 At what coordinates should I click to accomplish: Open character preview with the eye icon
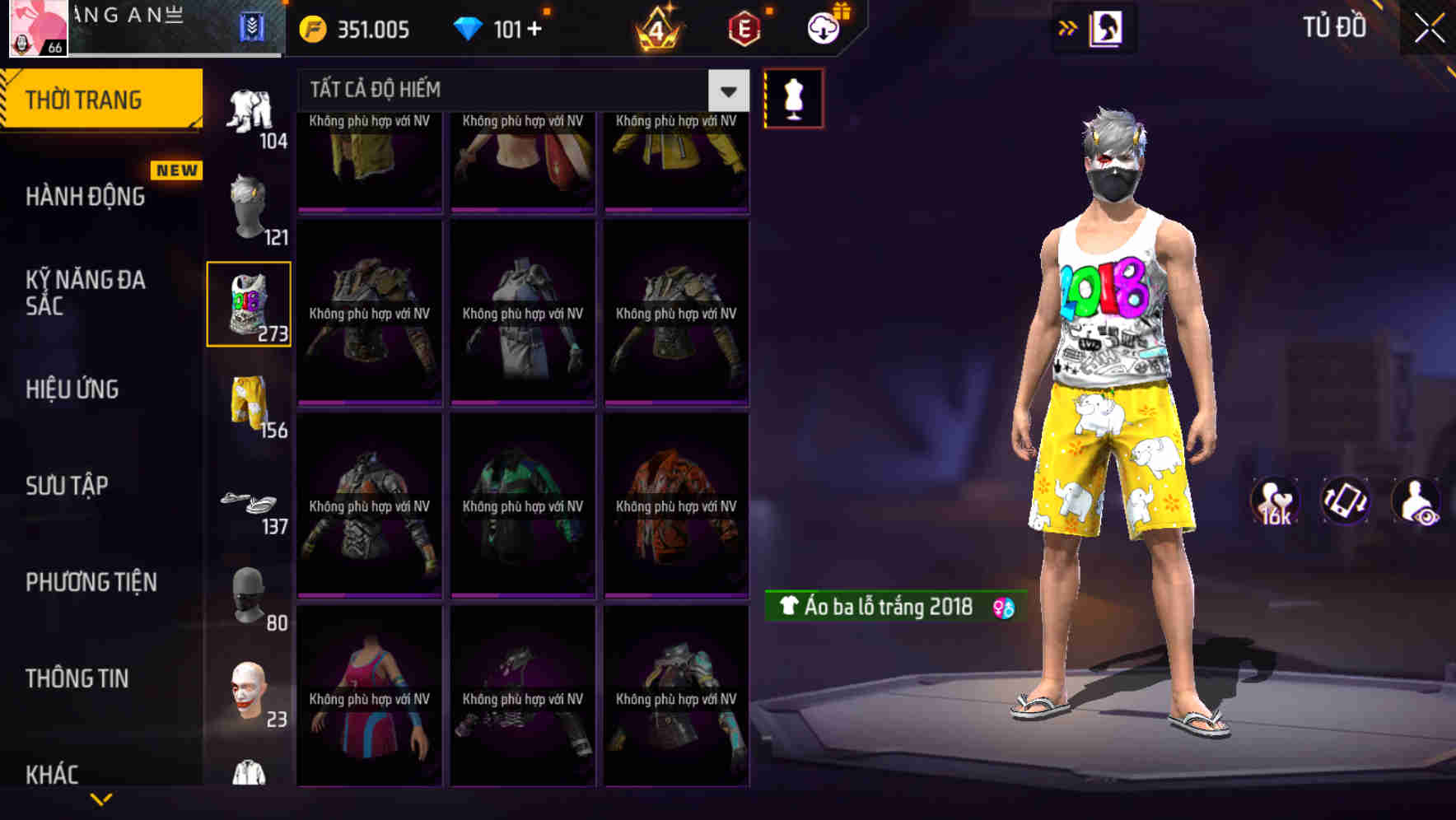tap(1415, 502)
